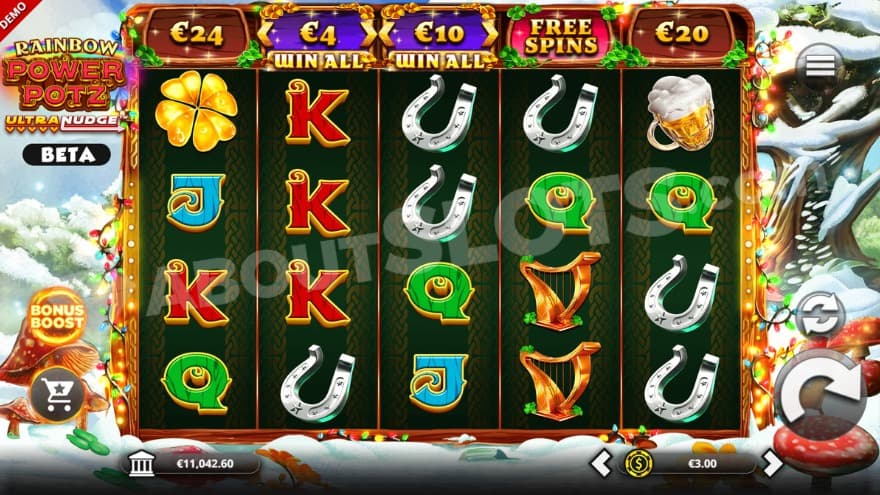
Task: Click the bank balance icon
Action: 142,463
